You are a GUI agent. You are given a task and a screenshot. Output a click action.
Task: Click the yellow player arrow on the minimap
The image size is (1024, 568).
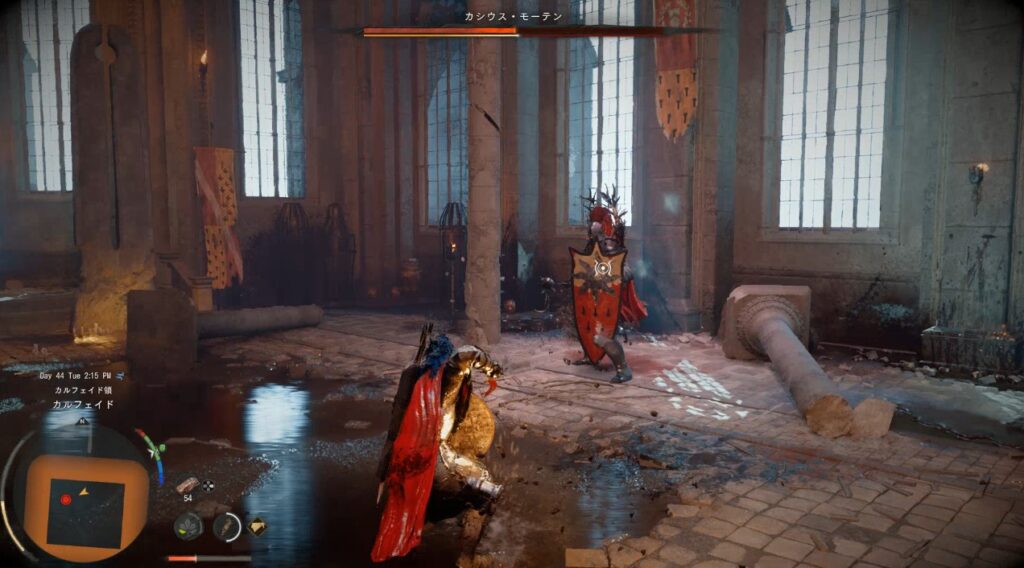point(83,491)
